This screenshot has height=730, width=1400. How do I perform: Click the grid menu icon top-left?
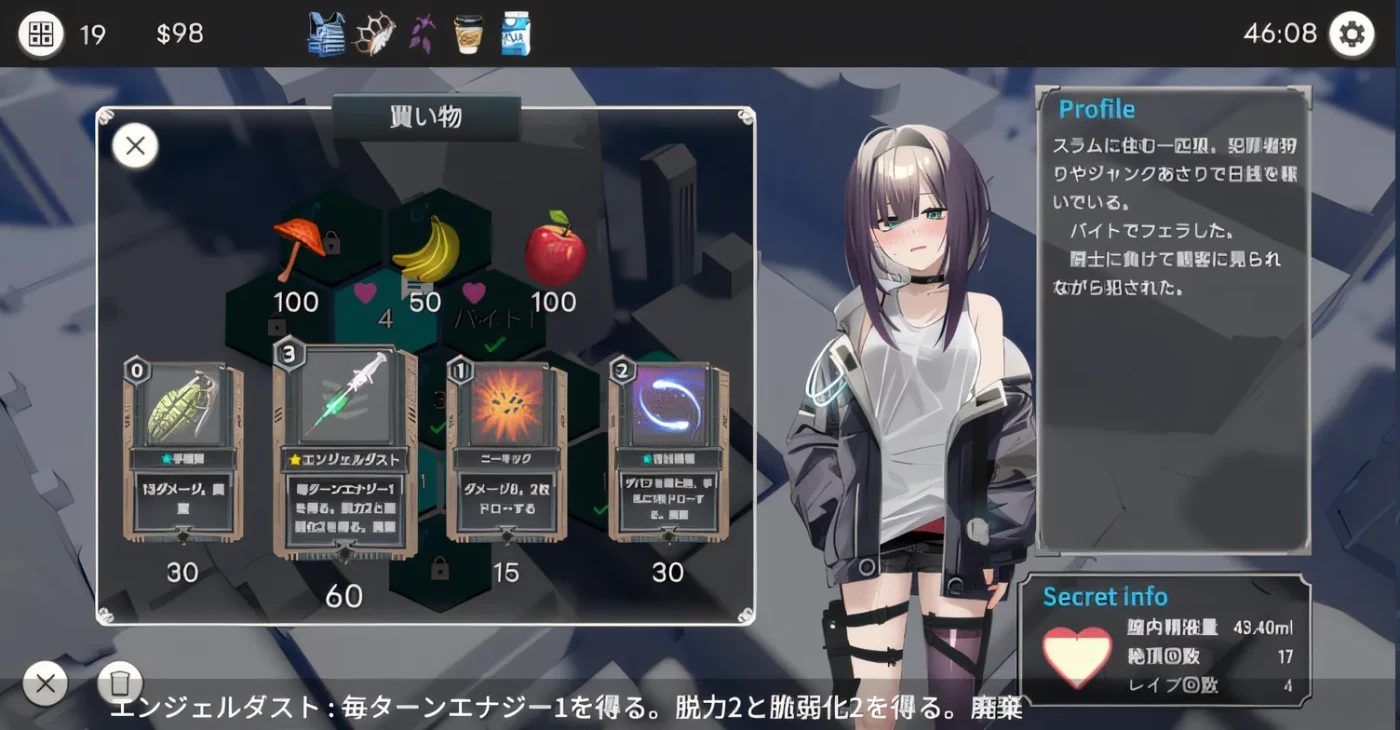tap(40, 33)
